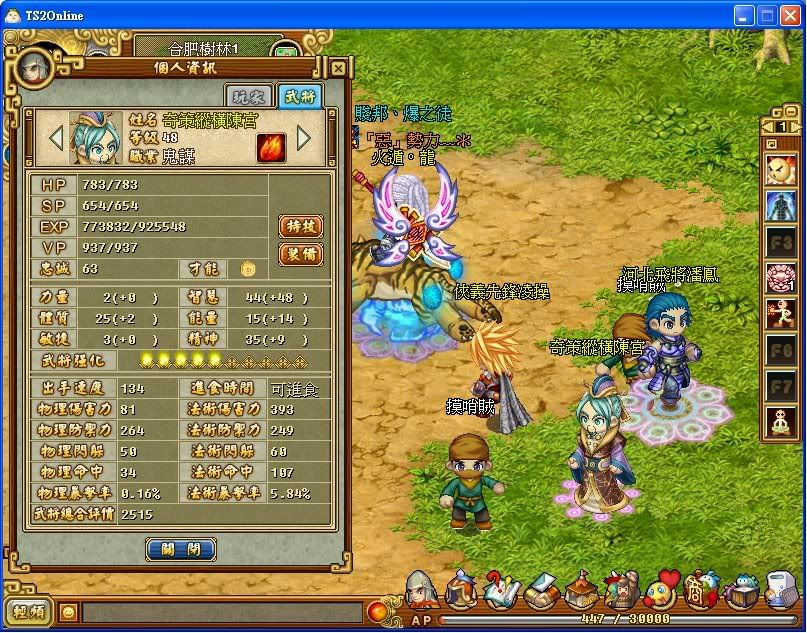Open the 裝備 equipment button

300,255
